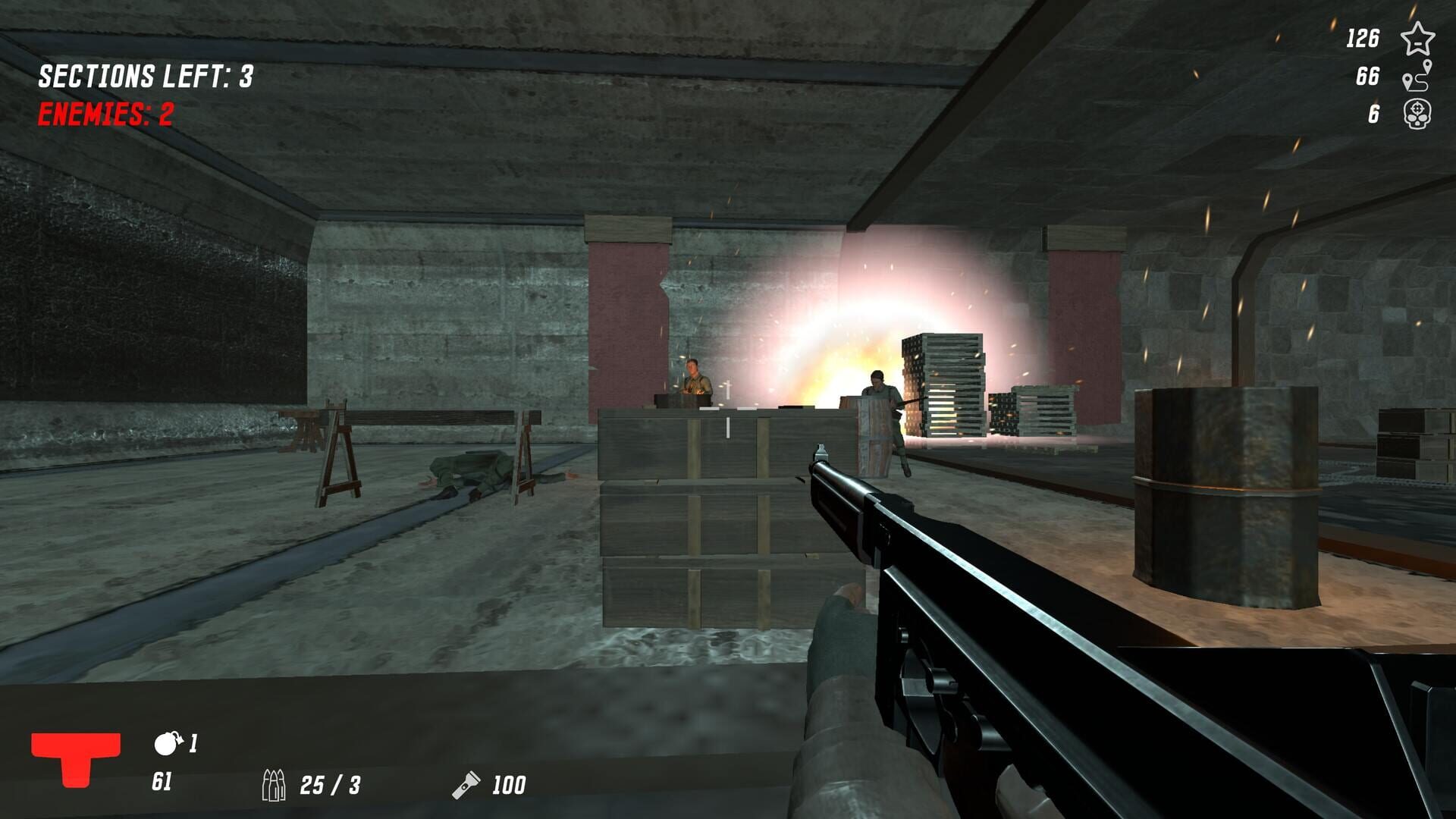1456x819 pixels.
Task: Click the route waypoint icon
Action: click(x=1417, y=78)
